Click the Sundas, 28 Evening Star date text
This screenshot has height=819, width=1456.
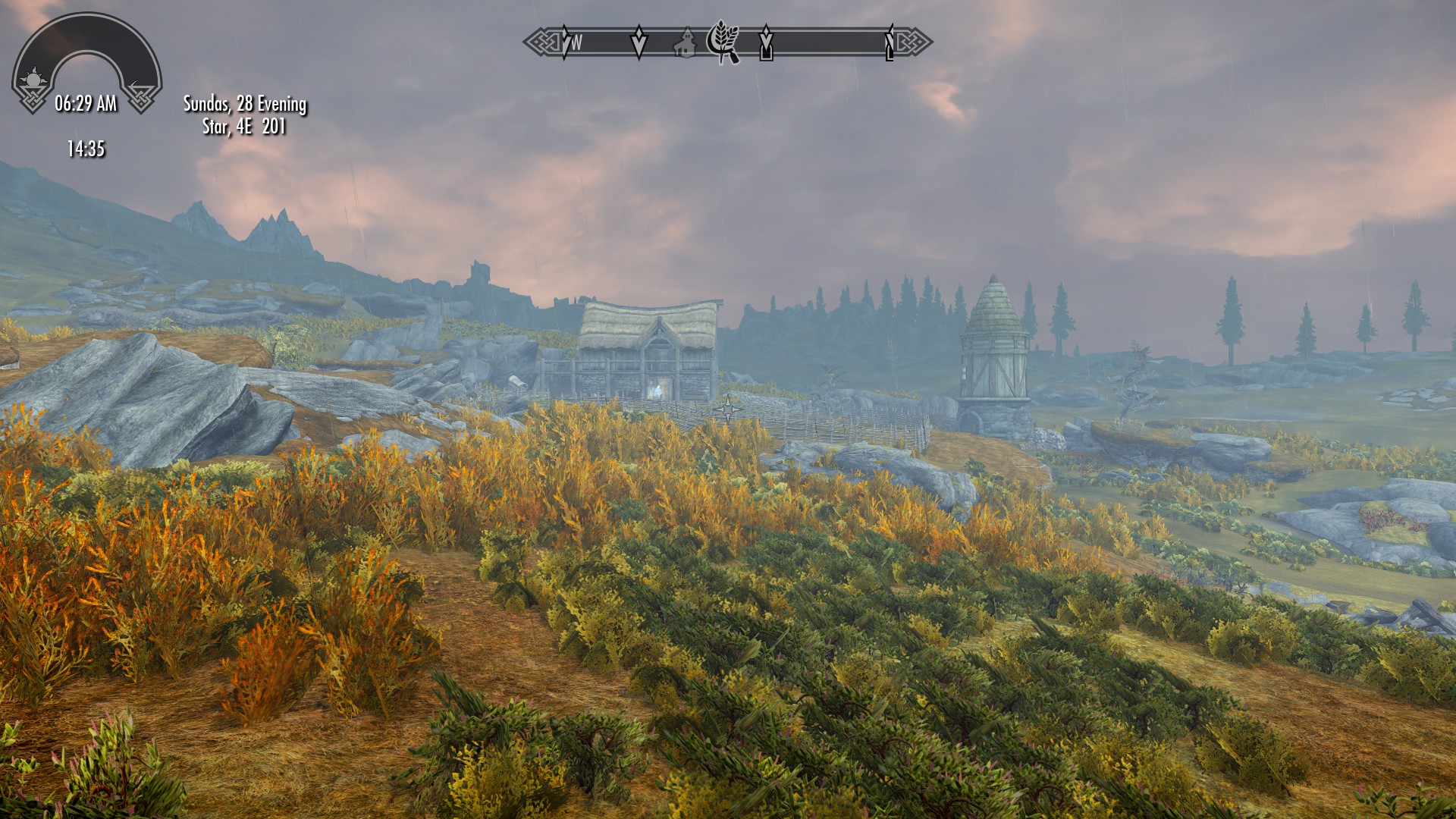pos(243,115)
